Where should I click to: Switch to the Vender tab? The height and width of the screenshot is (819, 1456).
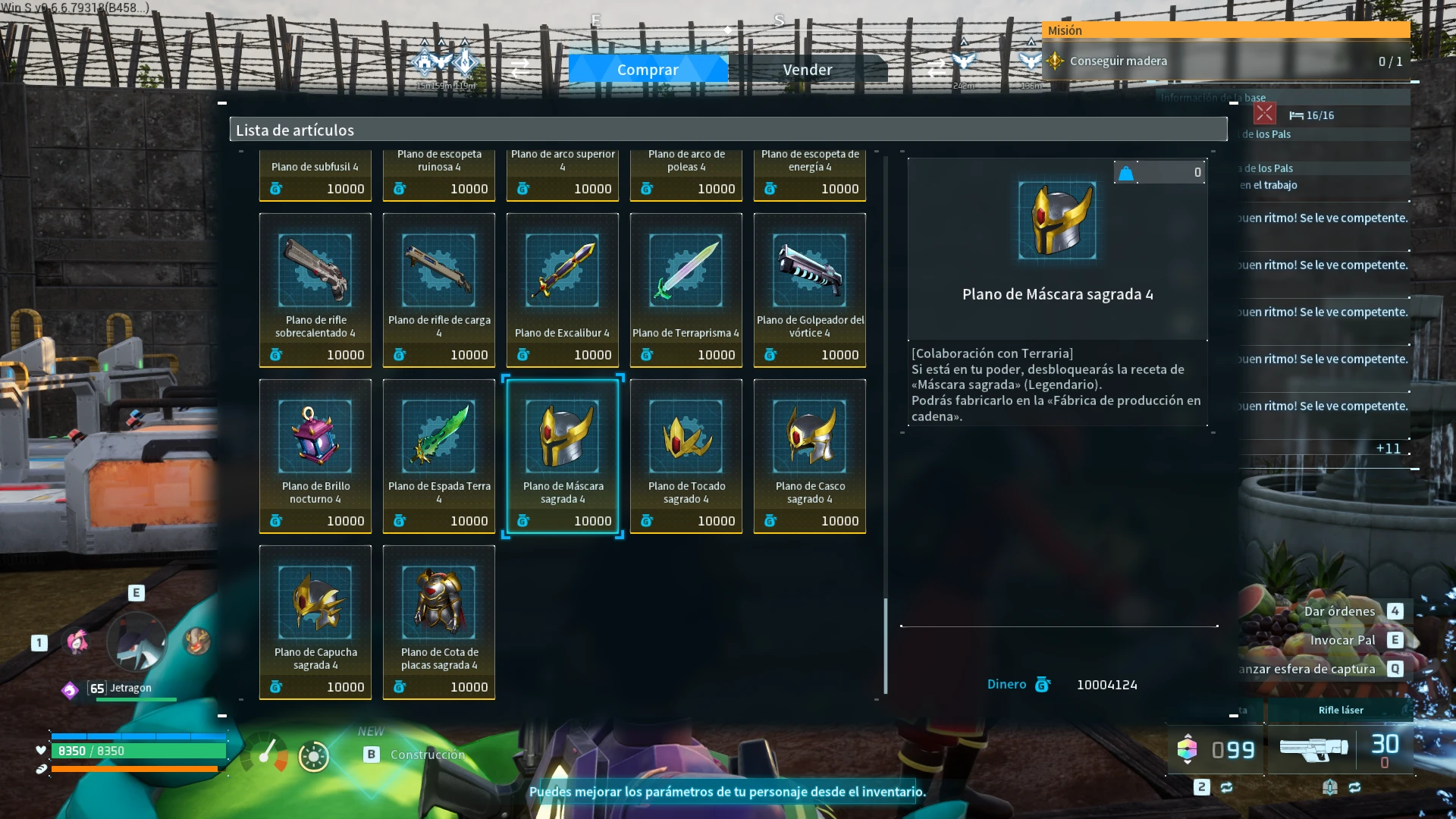(807, 69)
